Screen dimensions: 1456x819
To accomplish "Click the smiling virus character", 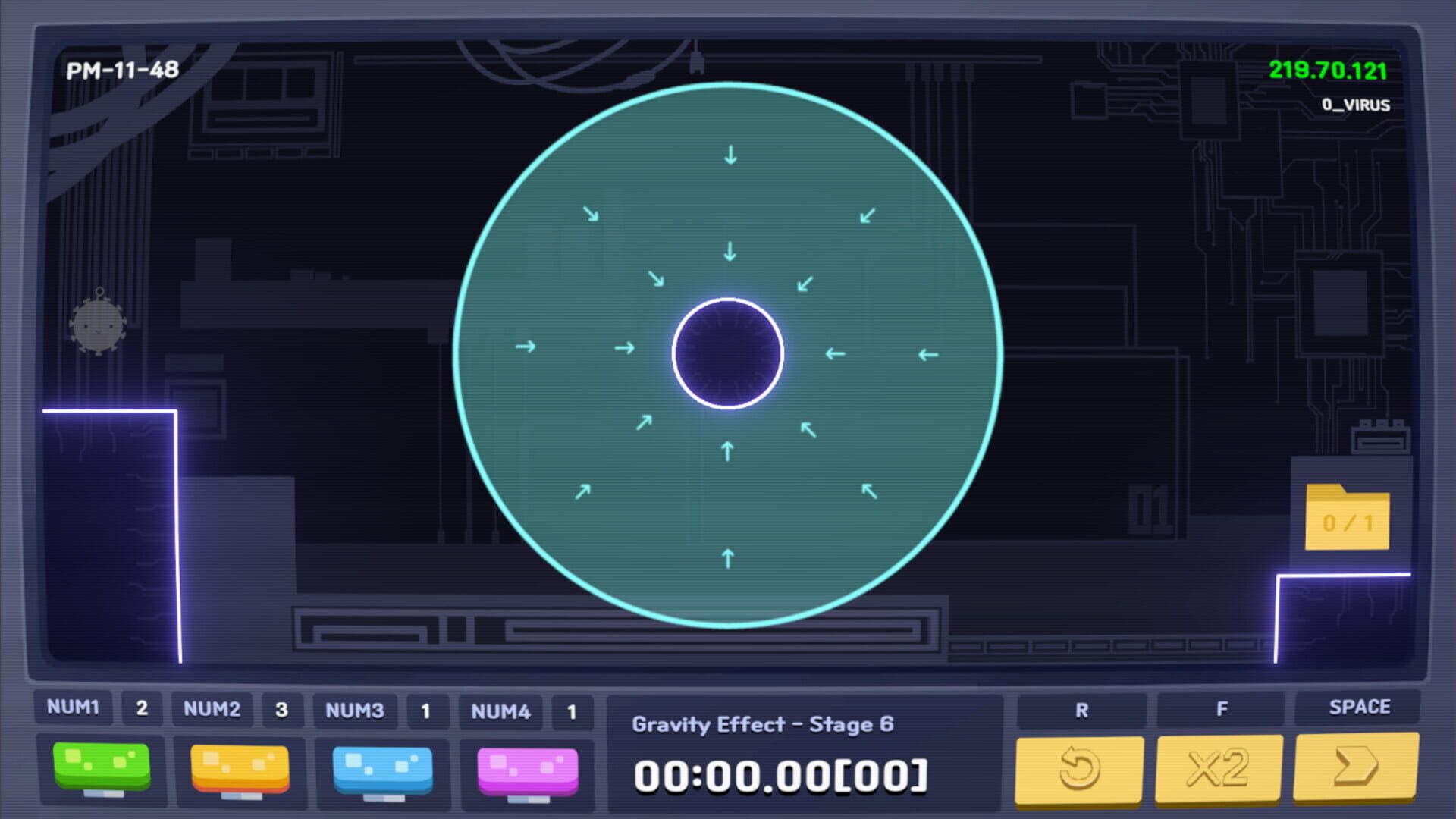I will pos(99,326).
